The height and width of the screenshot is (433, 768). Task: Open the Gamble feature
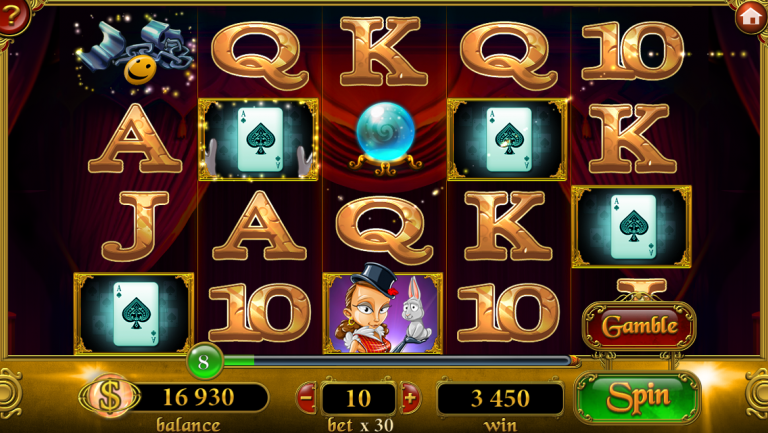tap(639, 326)
